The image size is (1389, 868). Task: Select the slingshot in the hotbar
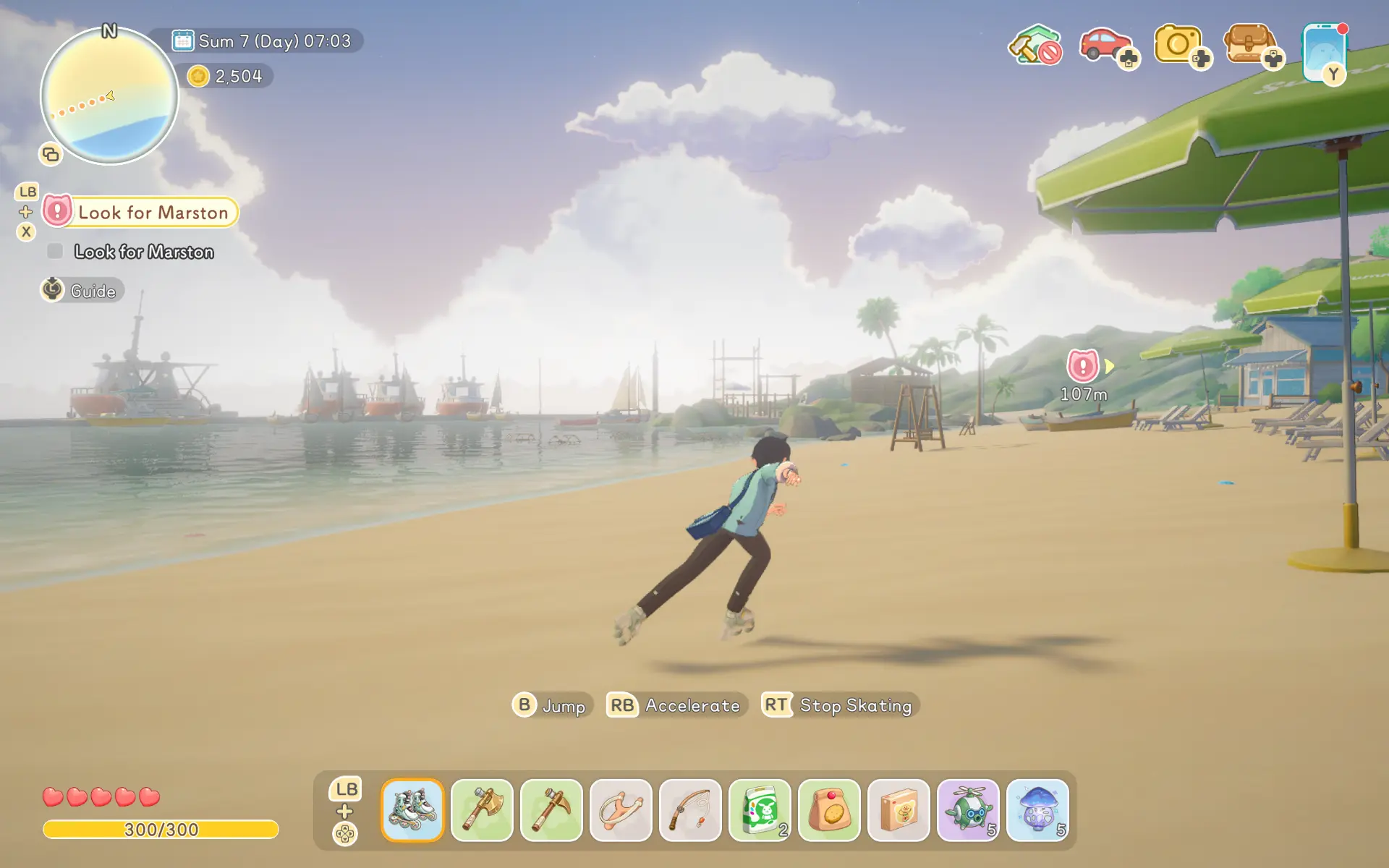pos(621,812)
